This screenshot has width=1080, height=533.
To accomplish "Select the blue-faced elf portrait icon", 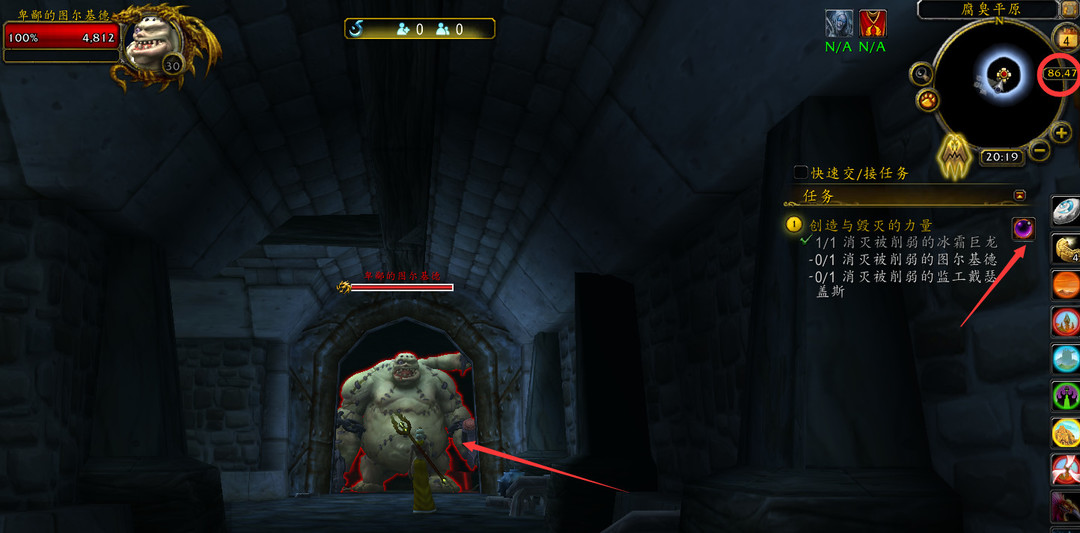I will coord(838,23).
